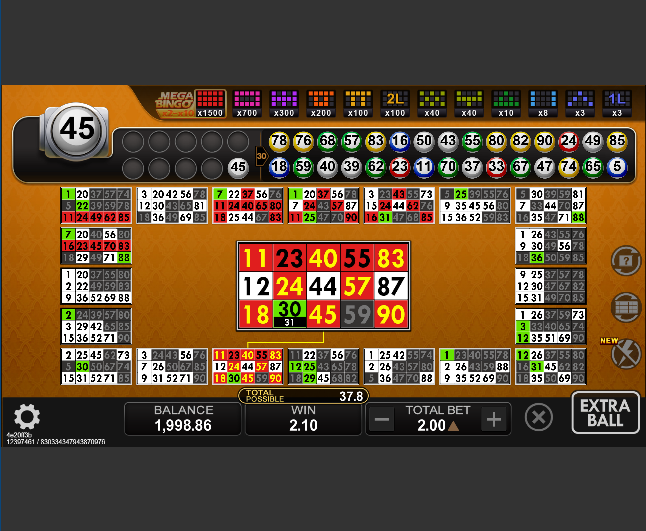Select the 1L x3 line pattern
This screenshot has width=646, height=531.
[617, 102]
